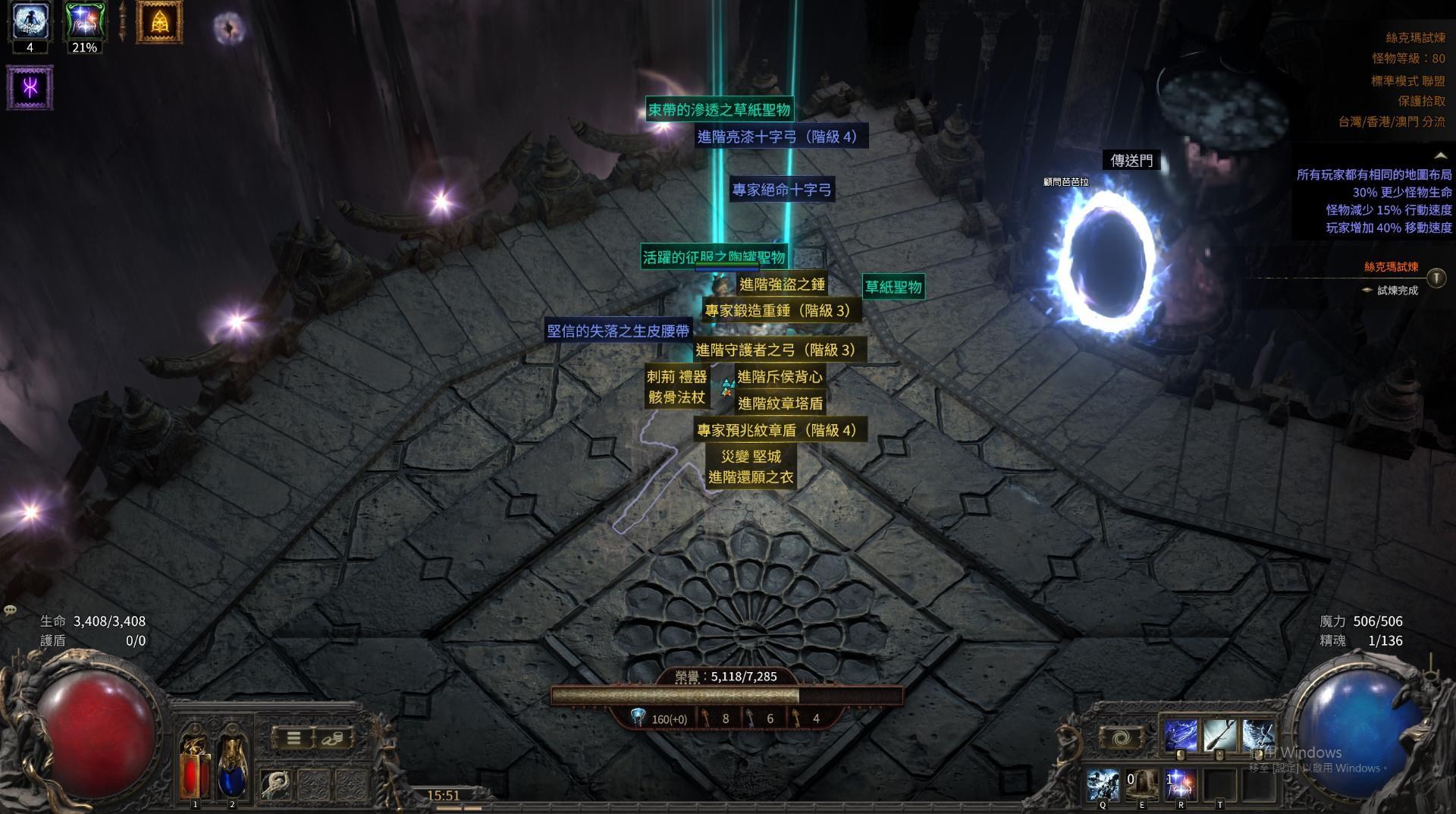Select the plain spear throw skill
The image size is (1456, 814).
pos(1219,736)
